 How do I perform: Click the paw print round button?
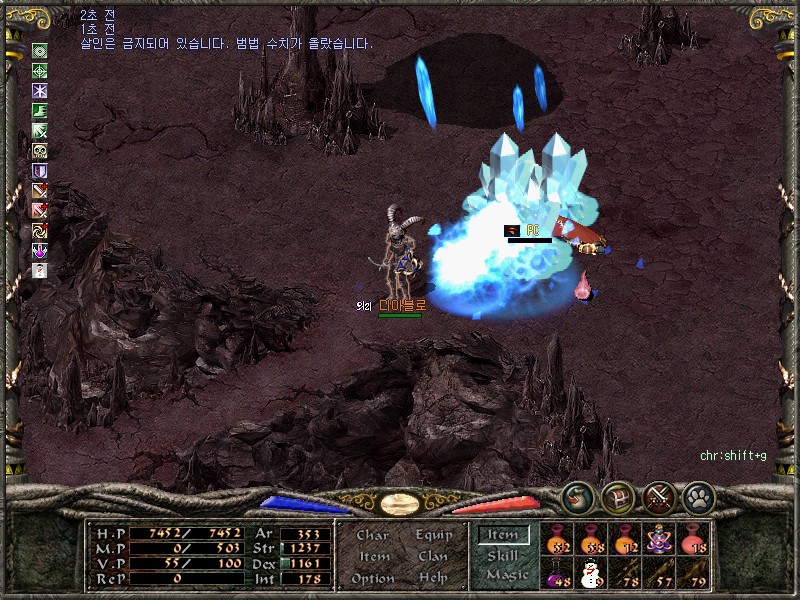click(x=698, y=497)
